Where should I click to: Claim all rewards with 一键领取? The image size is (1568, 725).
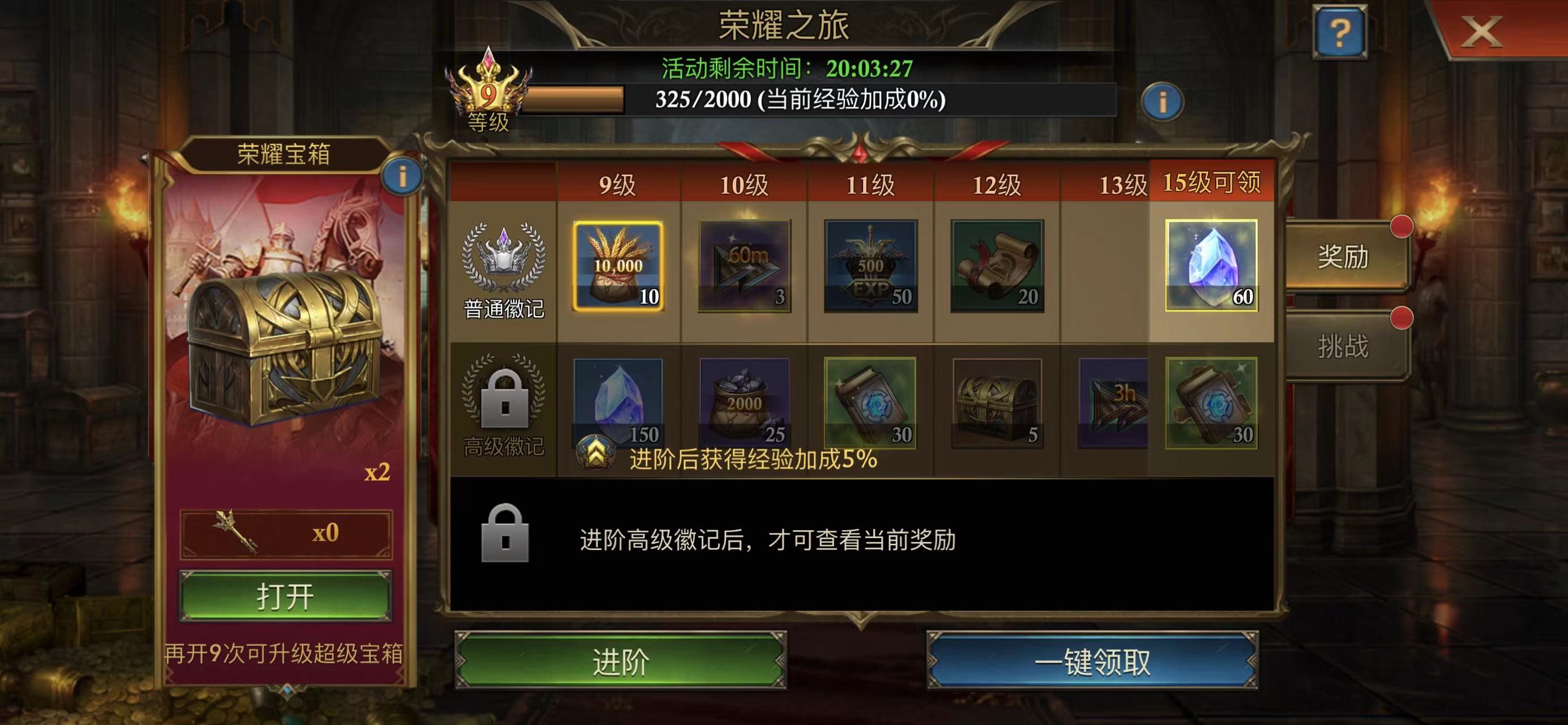pos(1092,661)
